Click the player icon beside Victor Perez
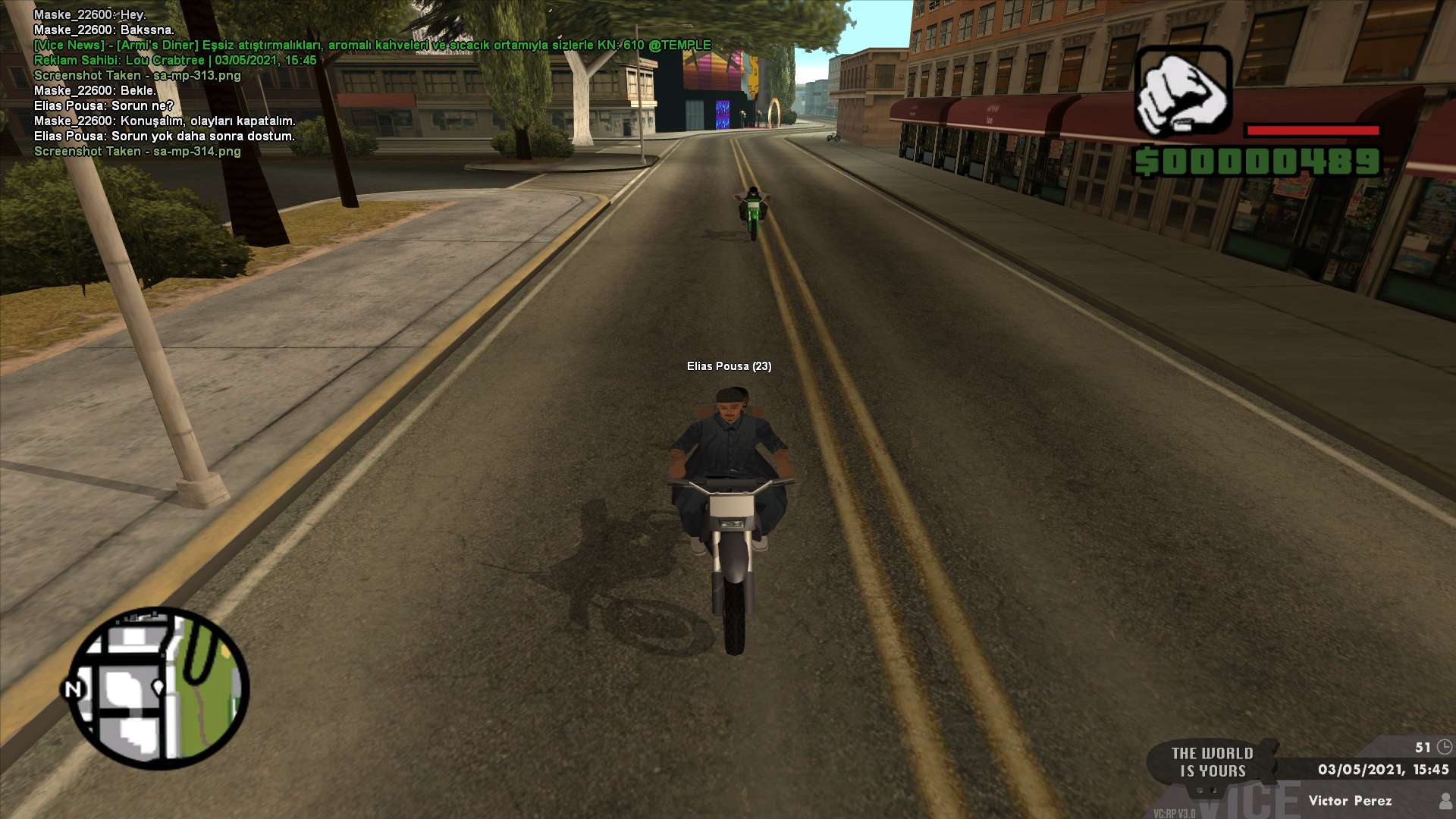The width and height of the screenshot is (1456, 819). pos(1445,801)
